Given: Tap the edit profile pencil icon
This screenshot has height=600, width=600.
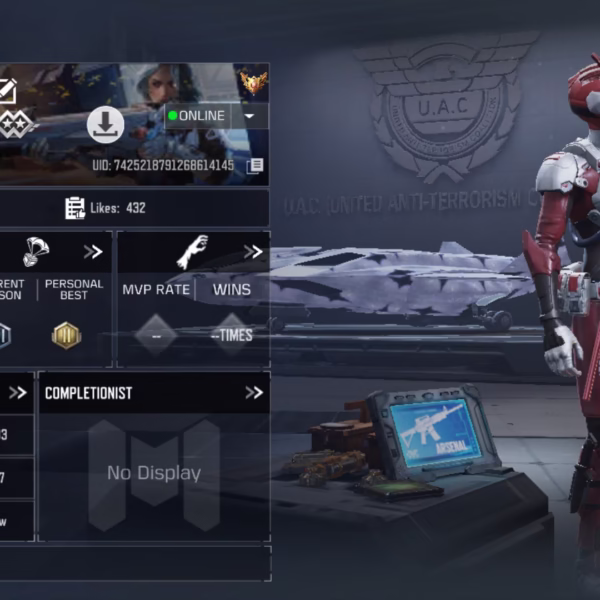Looking at the screenshot, I should pos(6,91).
